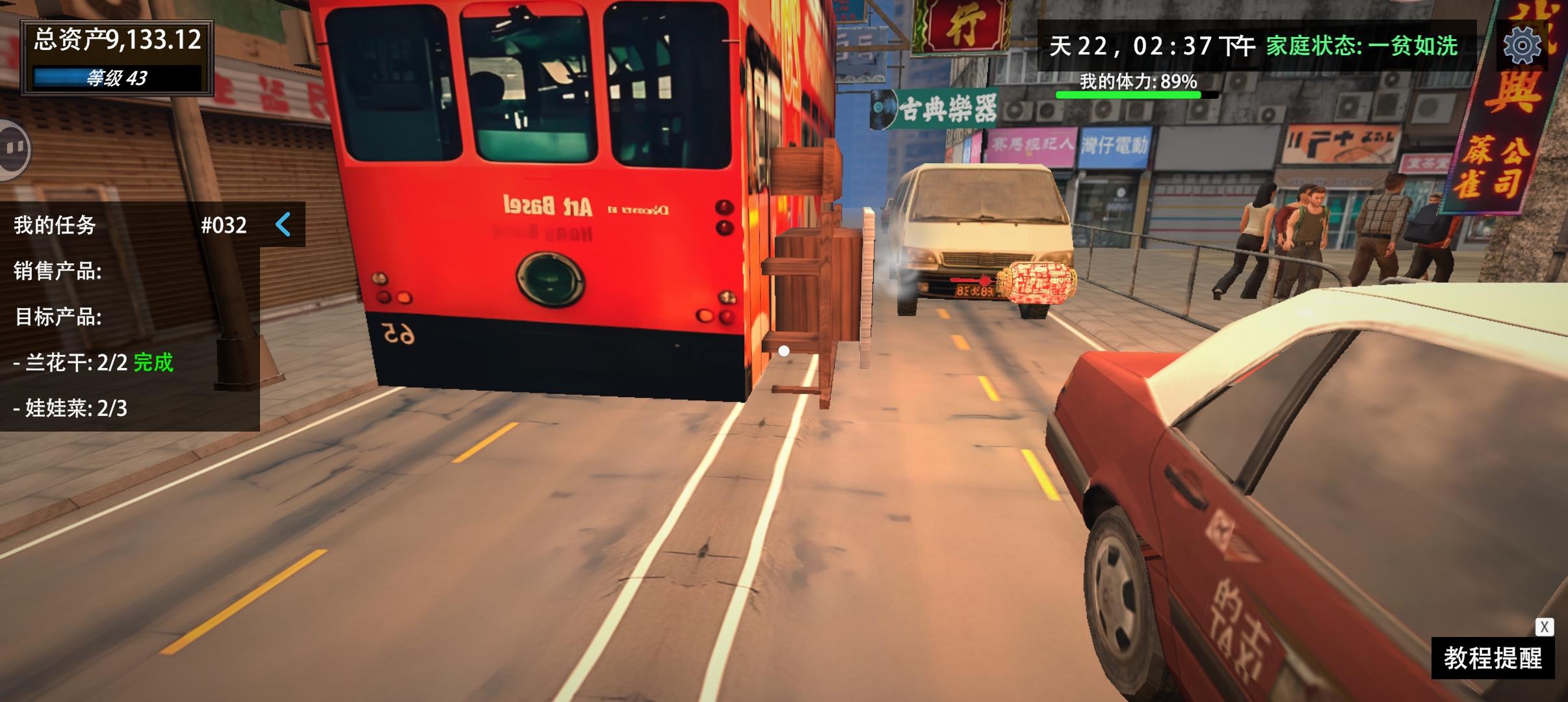The width and height of the screenshot is (1568, 702).
Task: Tap the 等级 43 level indicator
Action: [x=117, y=78]
